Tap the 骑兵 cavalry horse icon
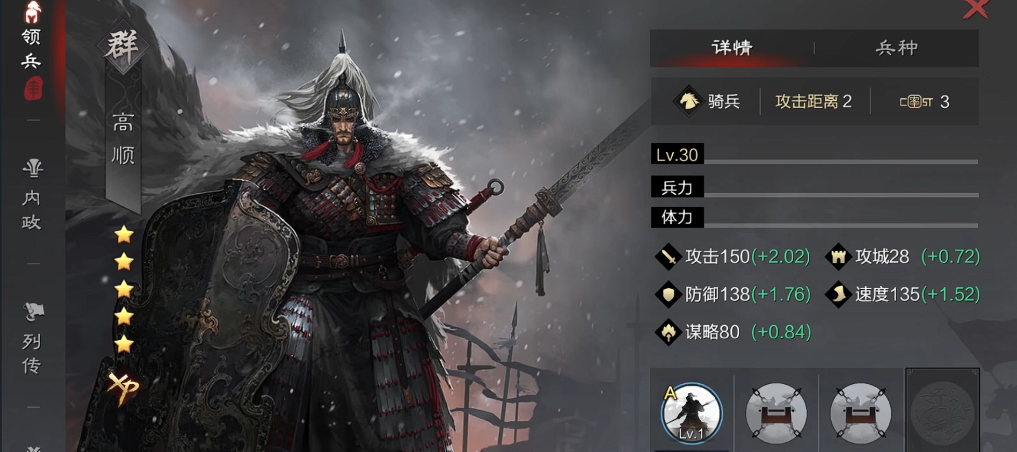Screen dimensions: 1017x452 coord(689,101)
